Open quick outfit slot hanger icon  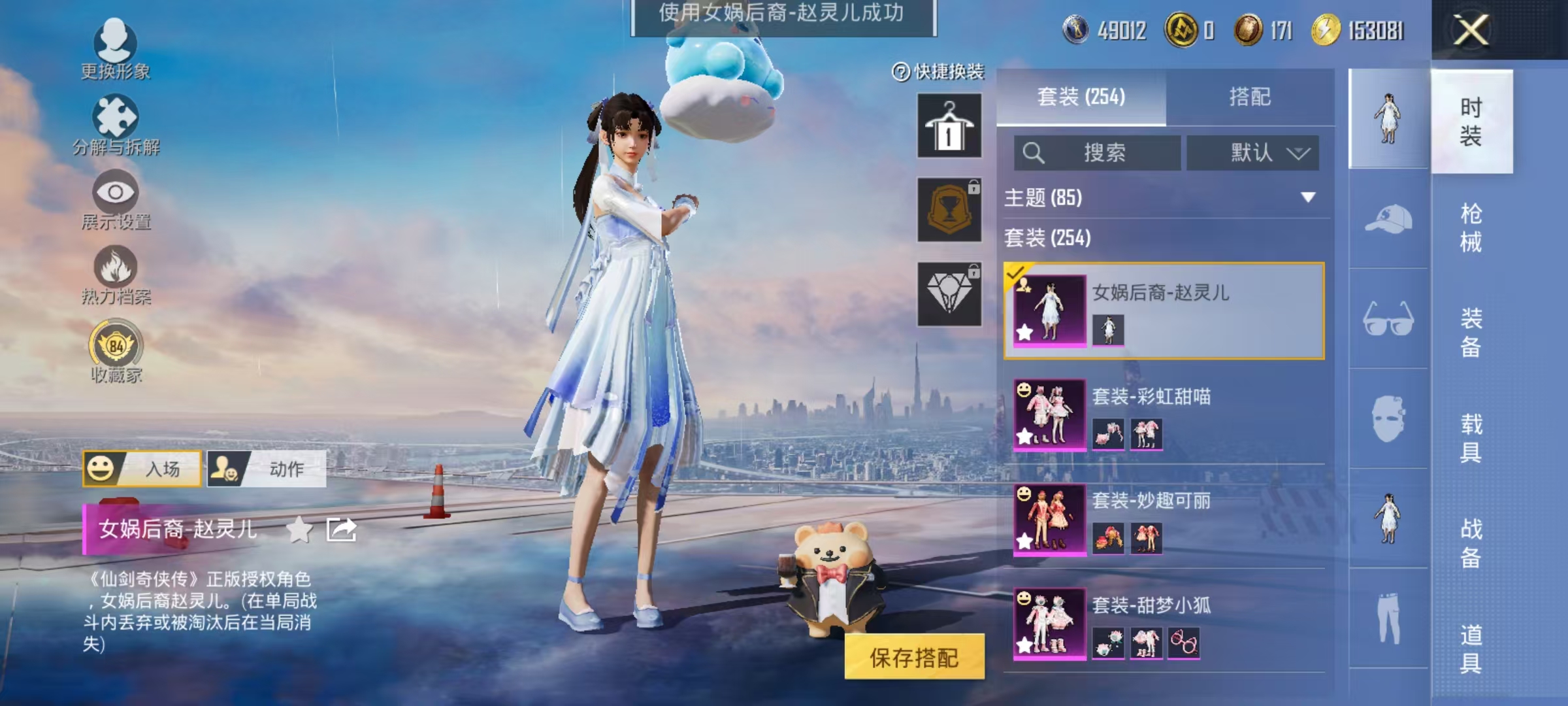[x=949, y=124]
